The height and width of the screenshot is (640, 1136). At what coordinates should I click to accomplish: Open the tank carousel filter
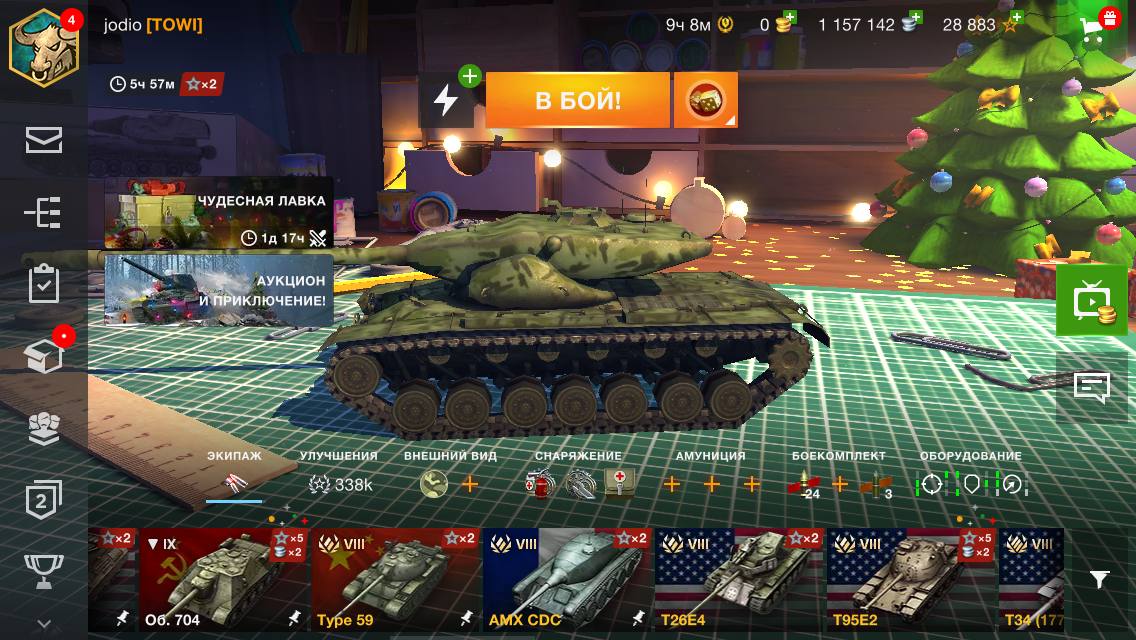1099,579
